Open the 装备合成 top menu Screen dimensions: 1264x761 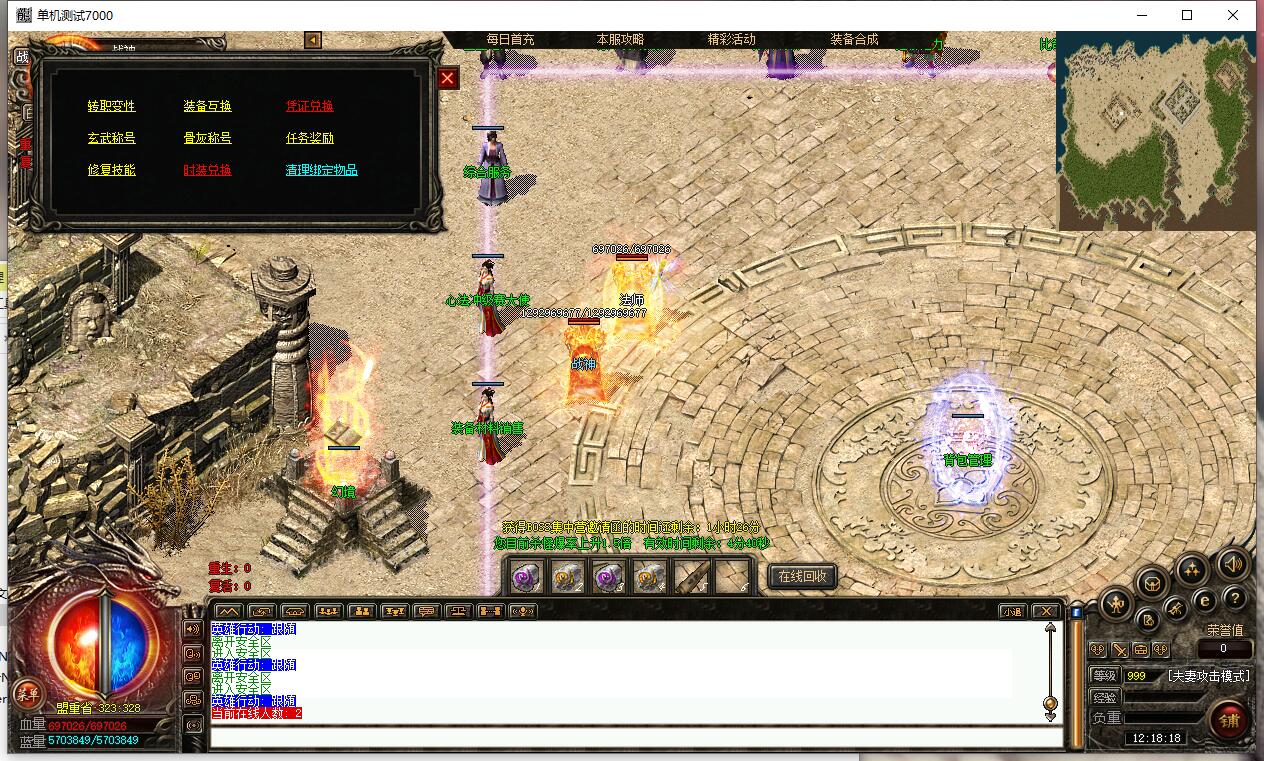tap(854, 39)
